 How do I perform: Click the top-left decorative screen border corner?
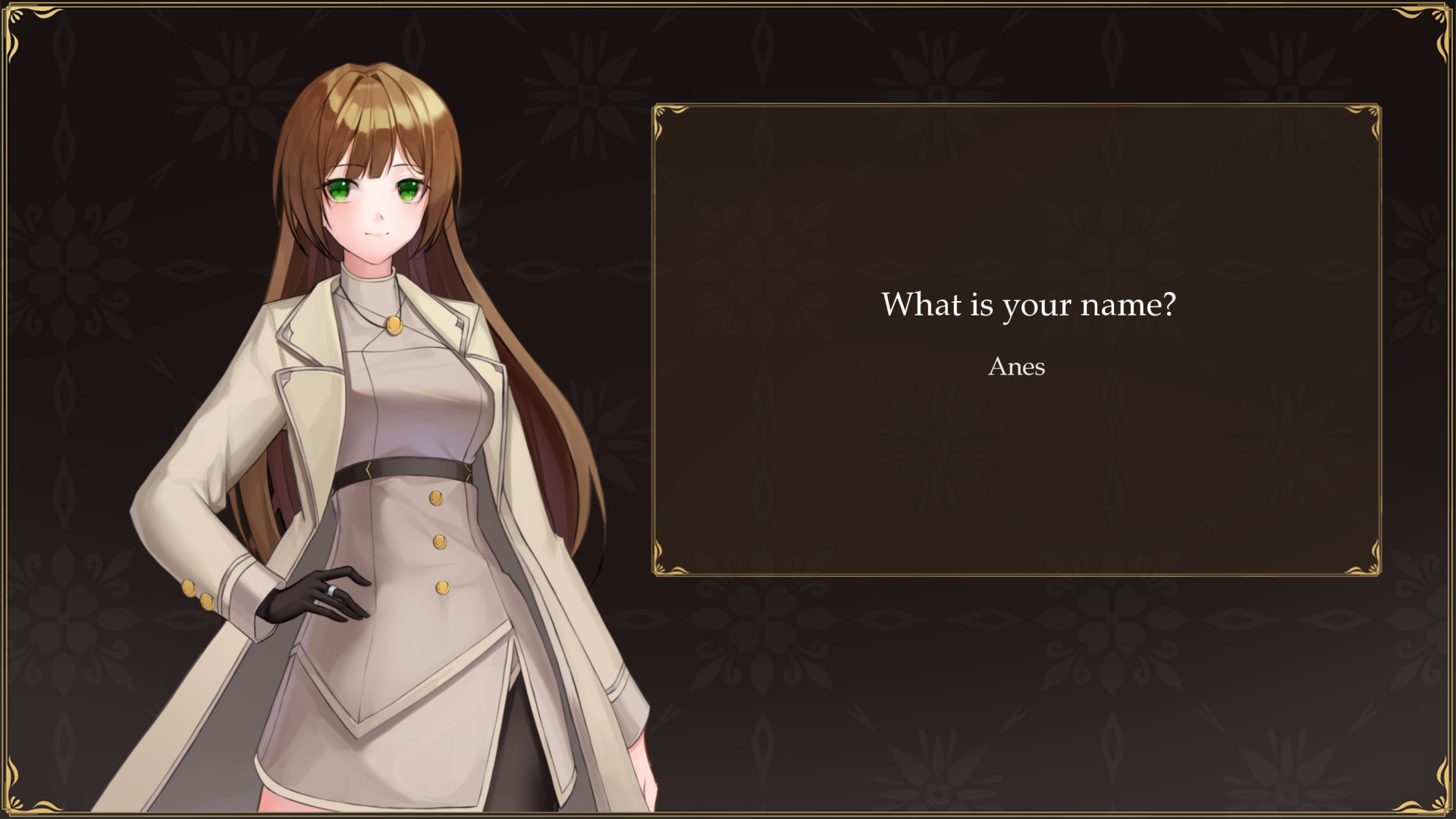coord(17,17)
